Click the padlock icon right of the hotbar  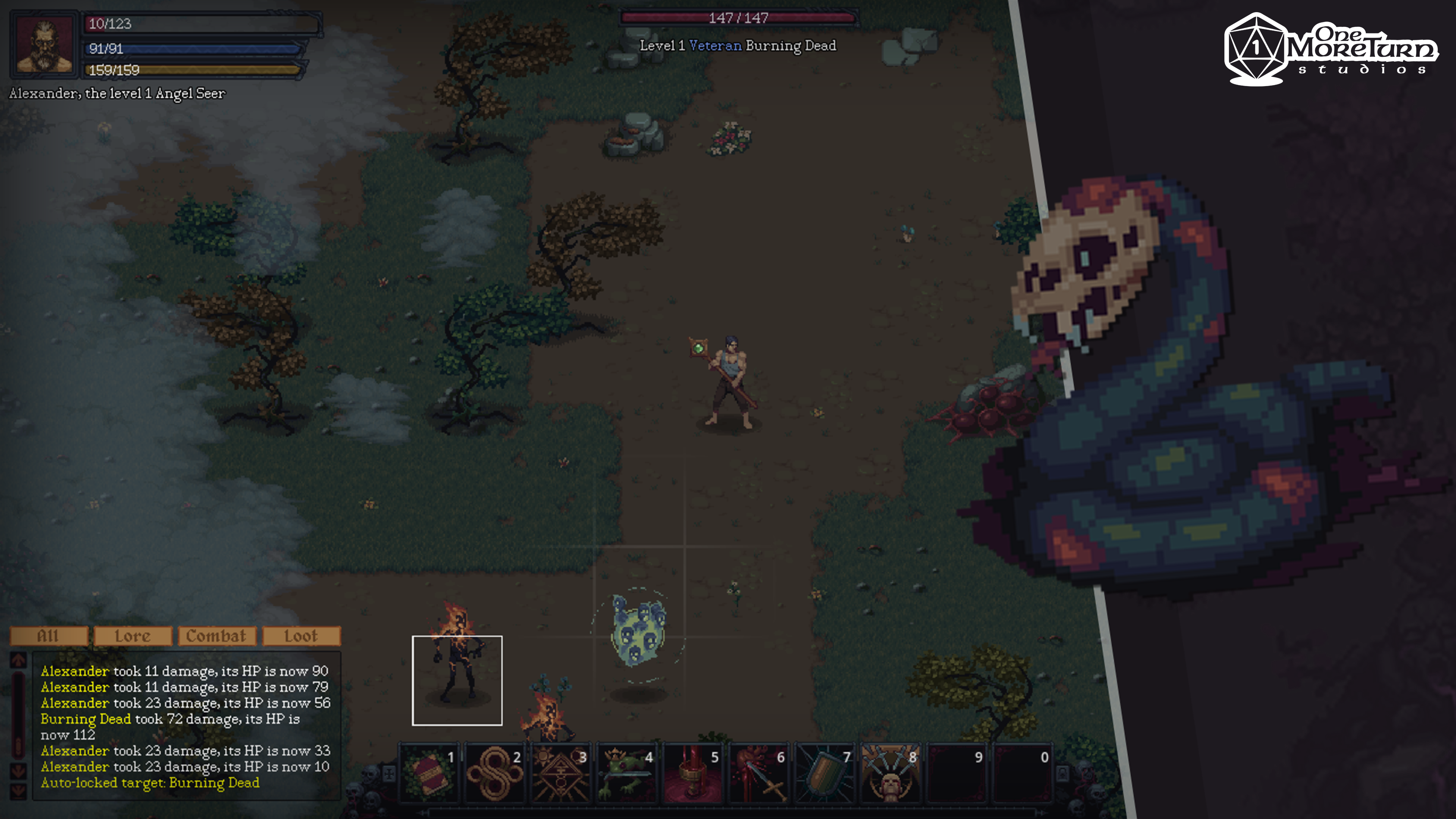tap(1062, 773)
